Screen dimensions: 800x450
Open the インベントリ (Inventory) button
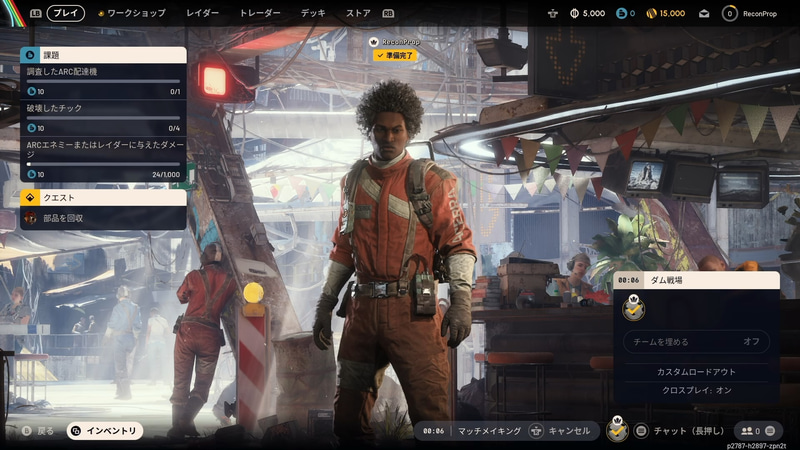point(104,431)
